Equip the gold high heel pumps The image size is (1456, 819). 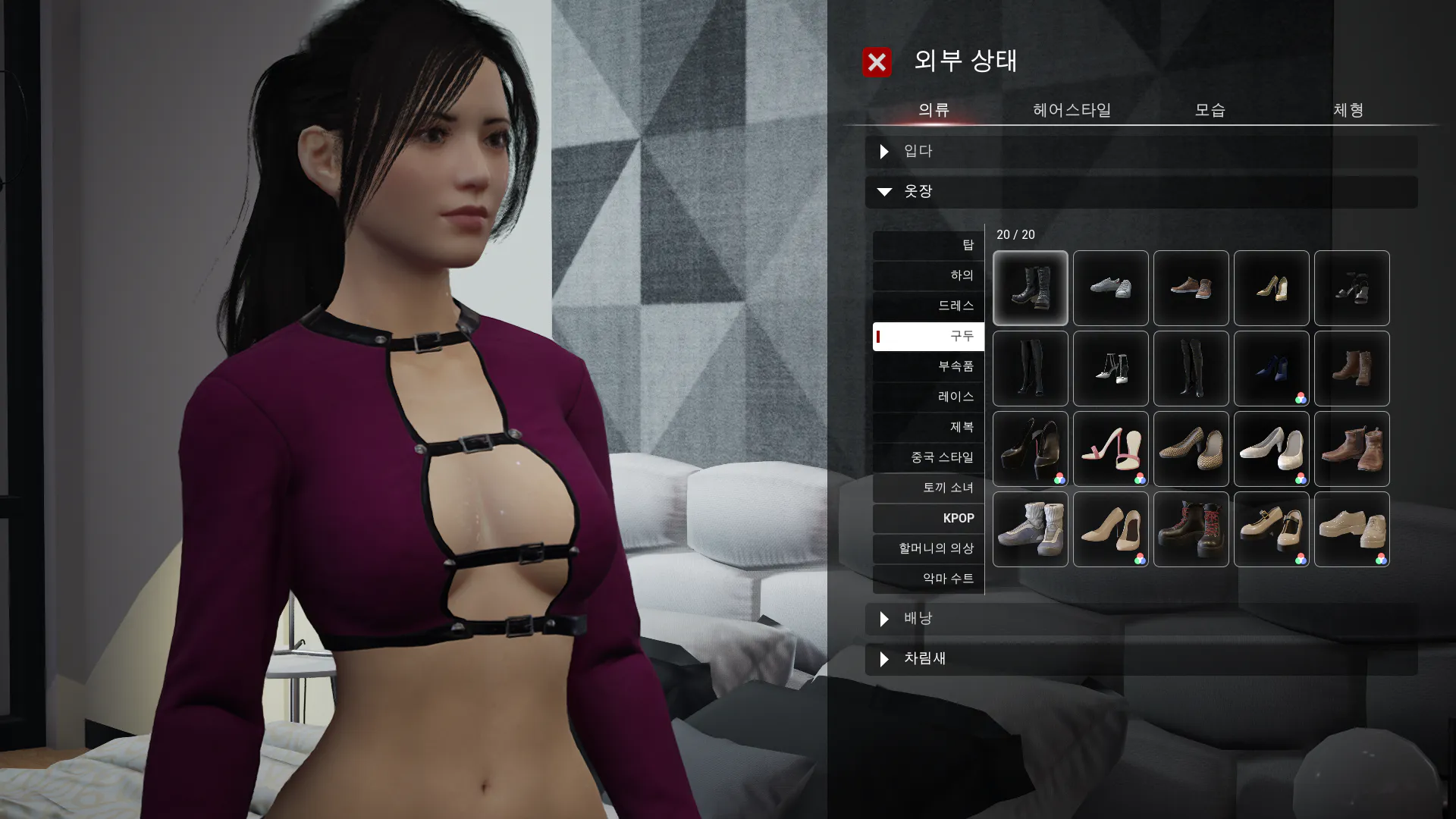click(x=1271, y=288)
